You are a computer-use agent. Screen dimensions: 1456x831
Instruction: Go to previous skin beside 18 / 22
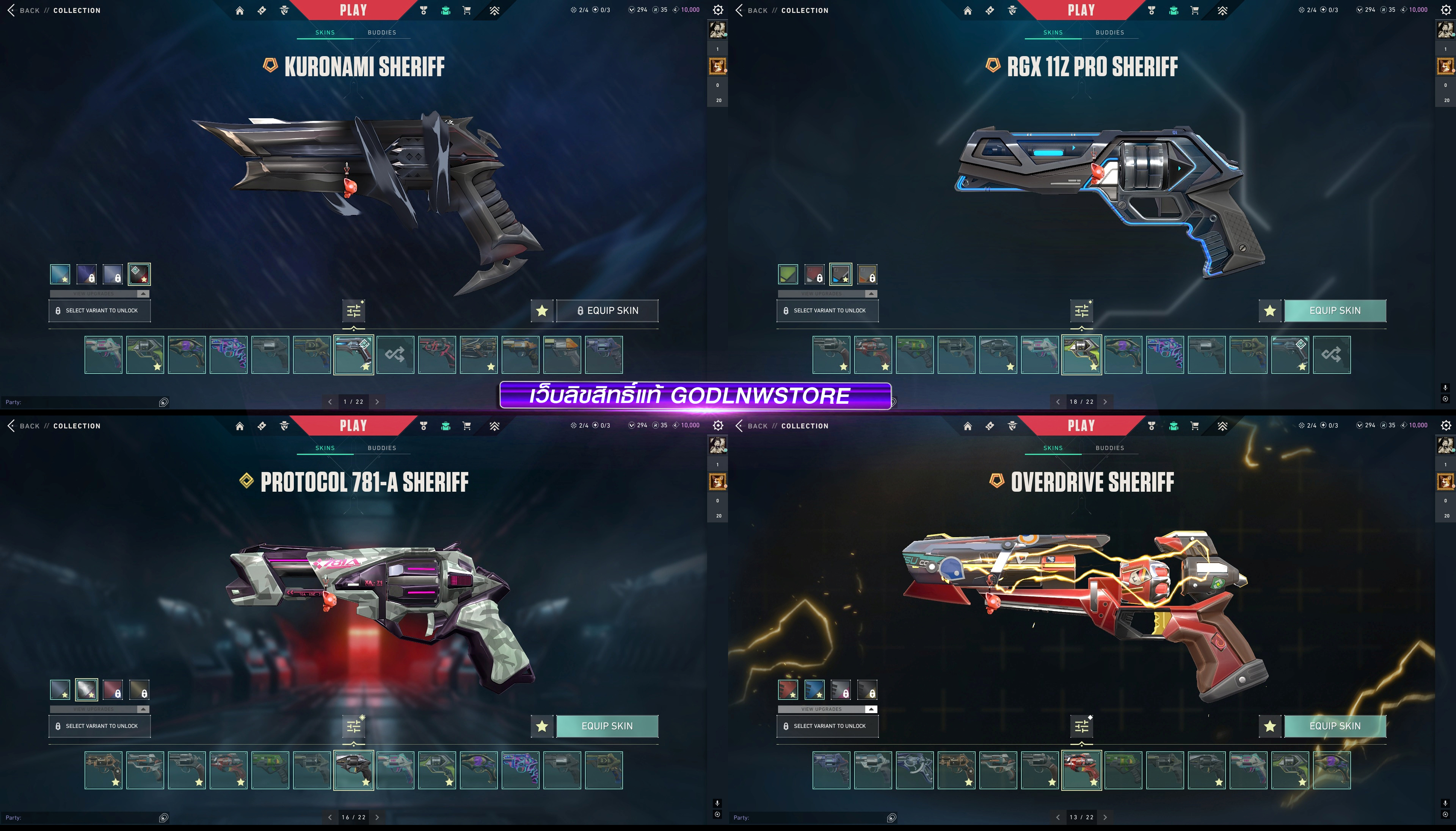(x=1057, y=402)
